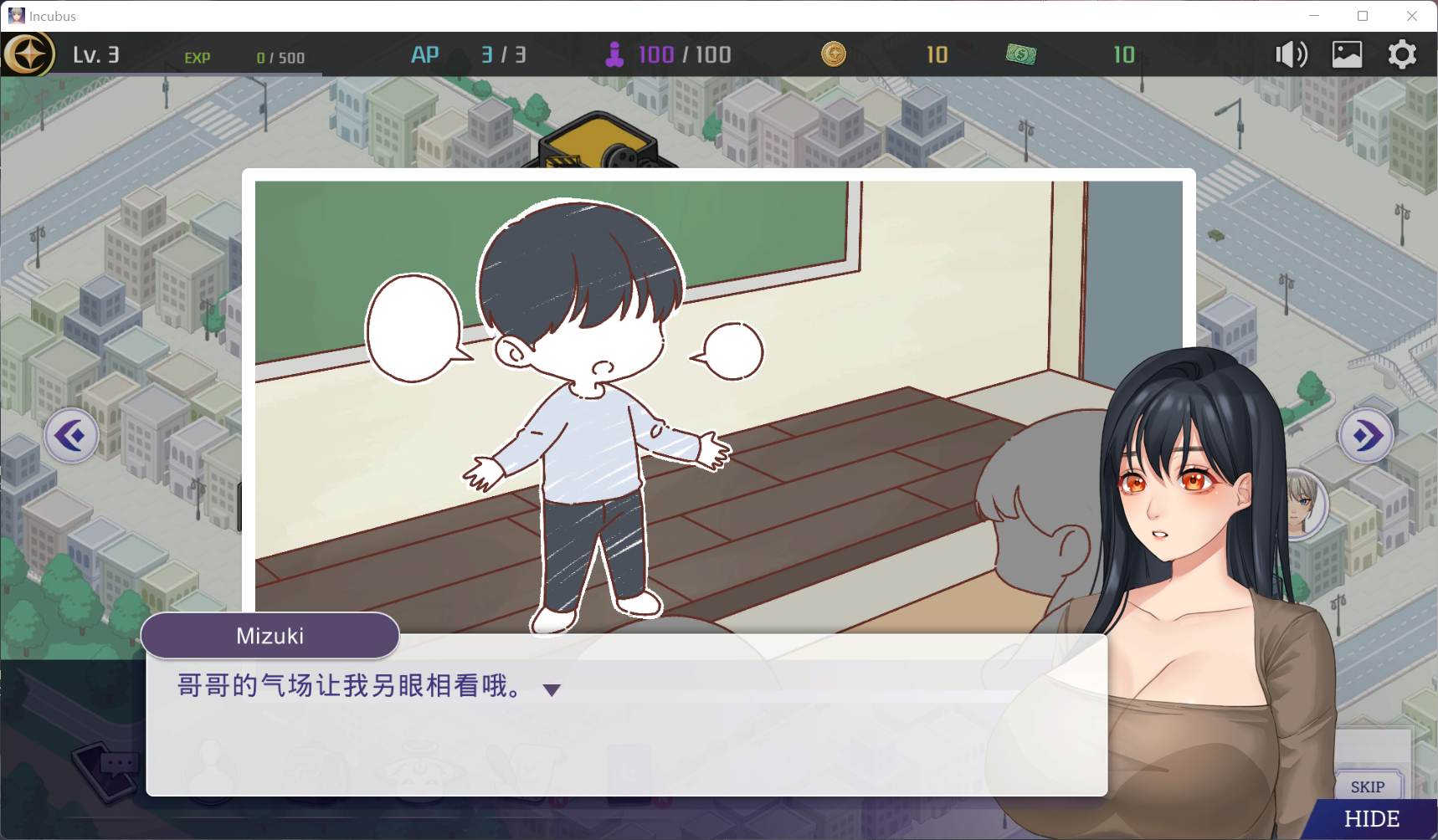
Task: Click the left navigation chevron arrow
Action: click(x=72, y=435)
